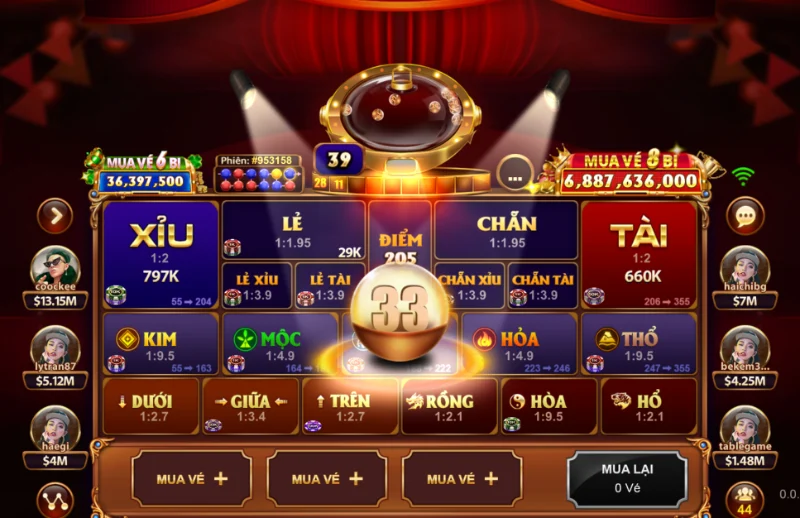
Task: Choose the THỔ element bet
Action: point(638,344)
